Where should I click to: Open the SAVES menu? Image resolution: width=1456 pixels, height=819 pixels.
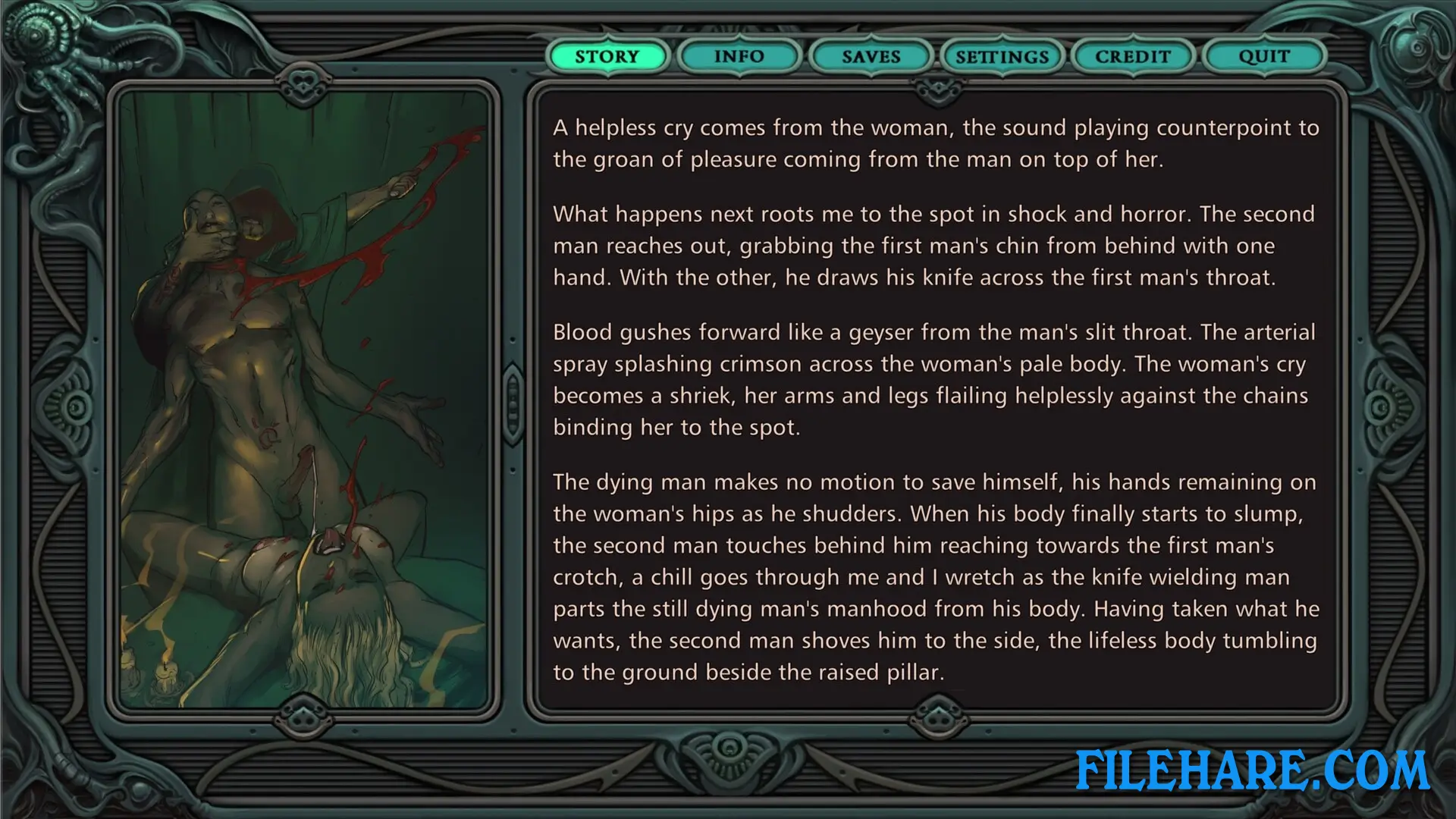point(871,56)
